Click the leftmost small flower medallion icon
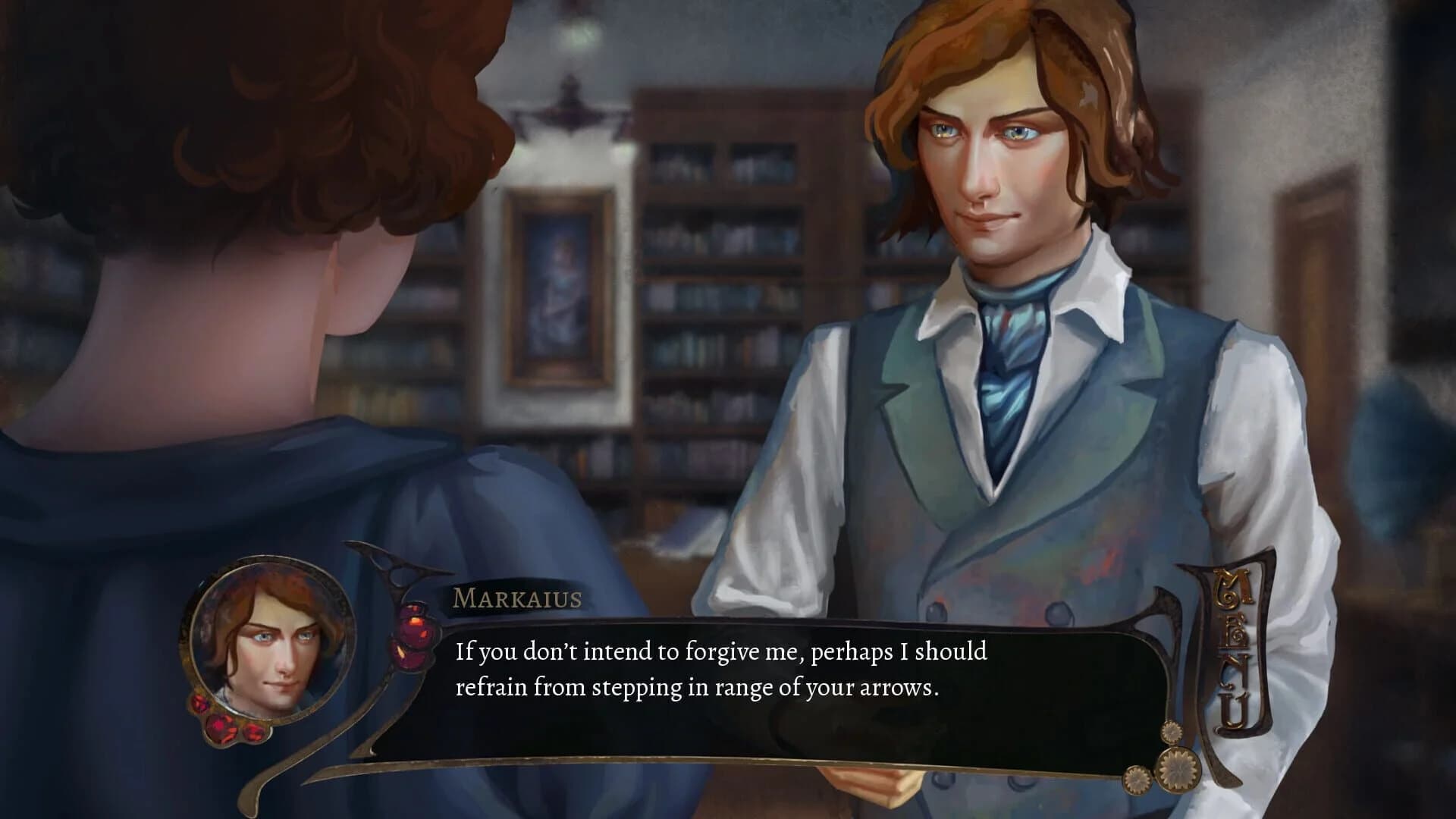 point(1137,780)
